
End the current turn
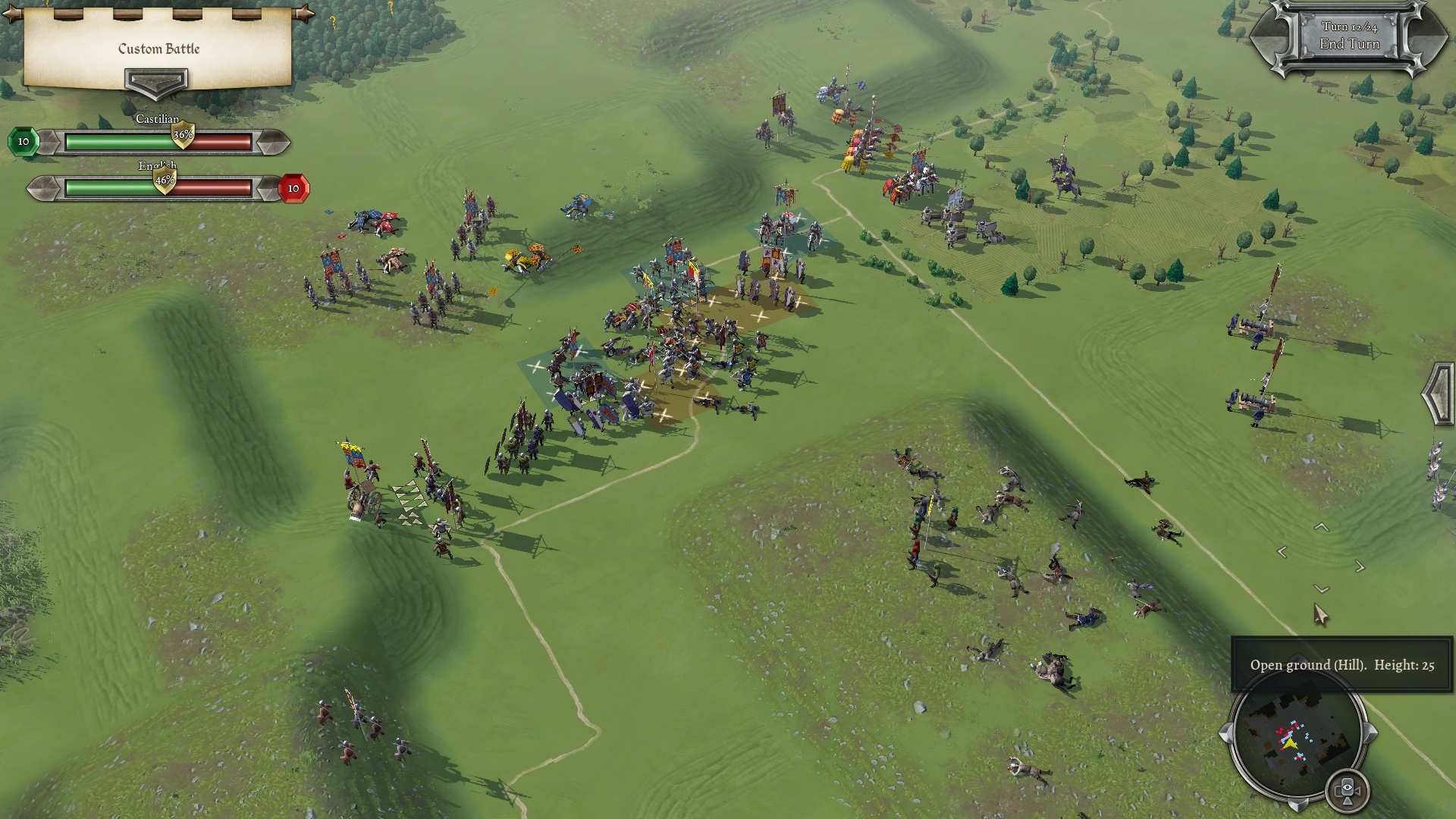1349,44
